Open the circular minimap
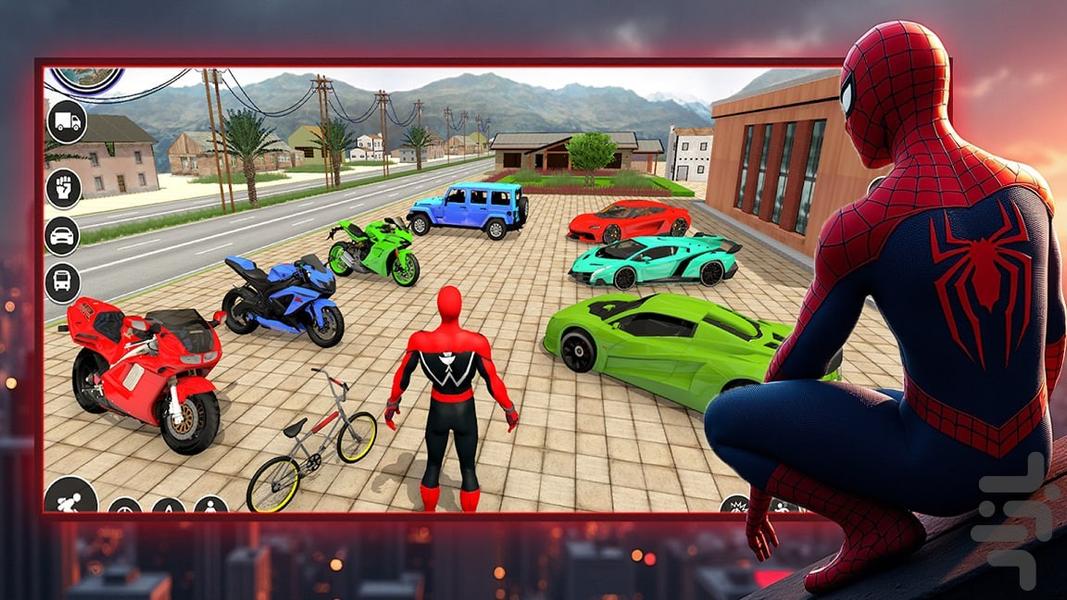 coord(88,78)
